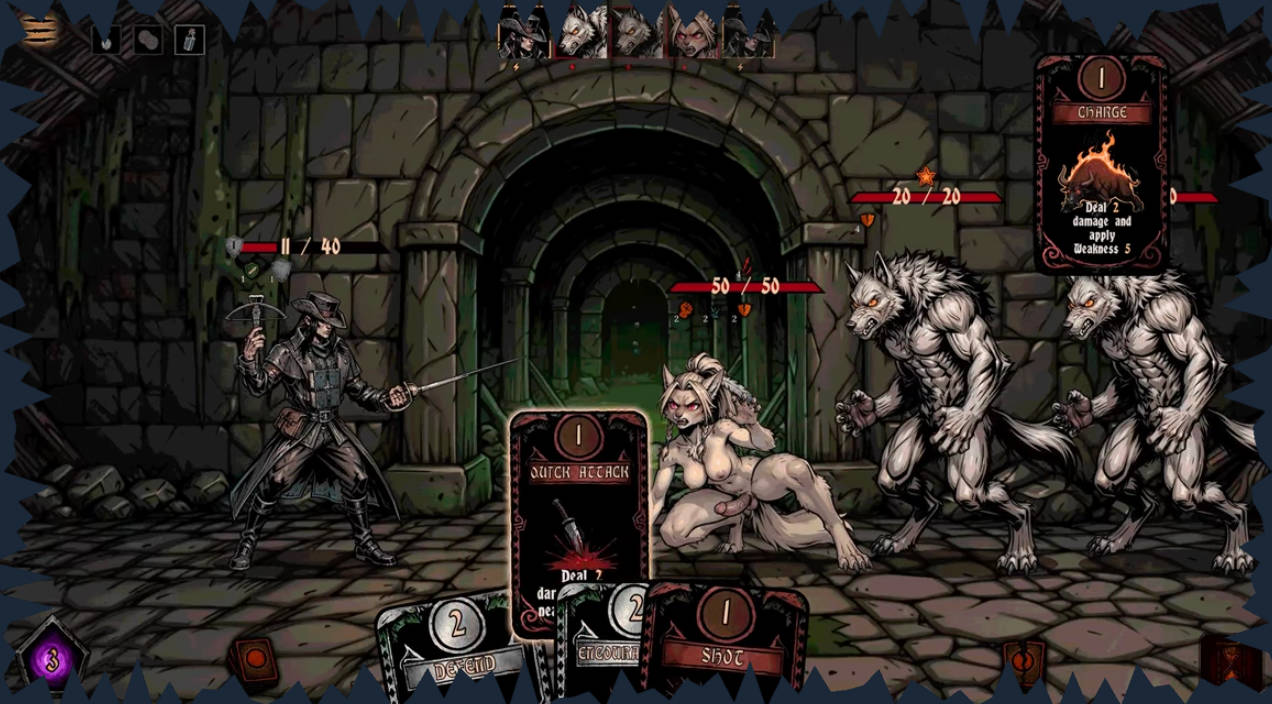
Task: Use the potion bottle item slot
Action: 190,39
